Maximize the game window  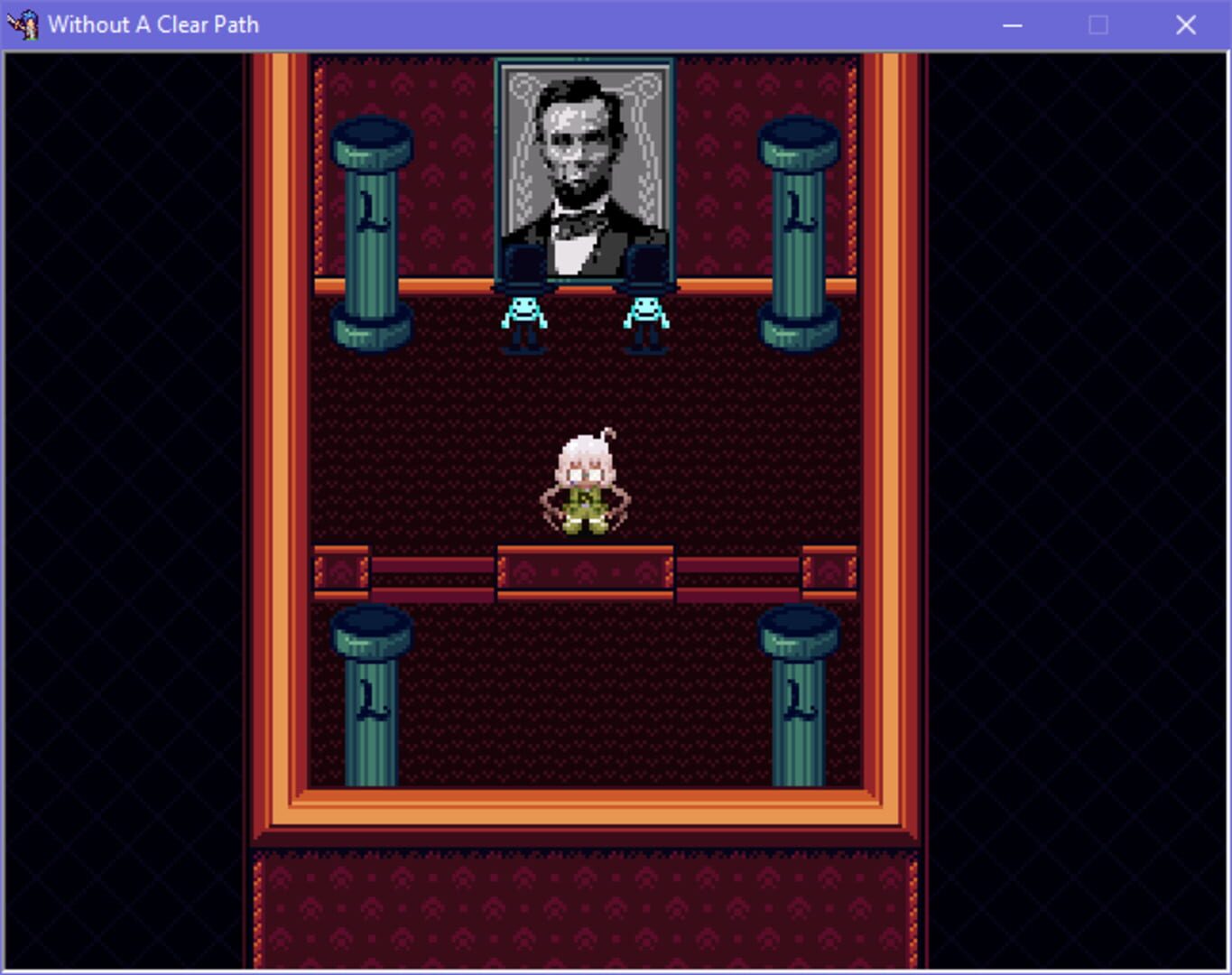(x=1098, y=25)
